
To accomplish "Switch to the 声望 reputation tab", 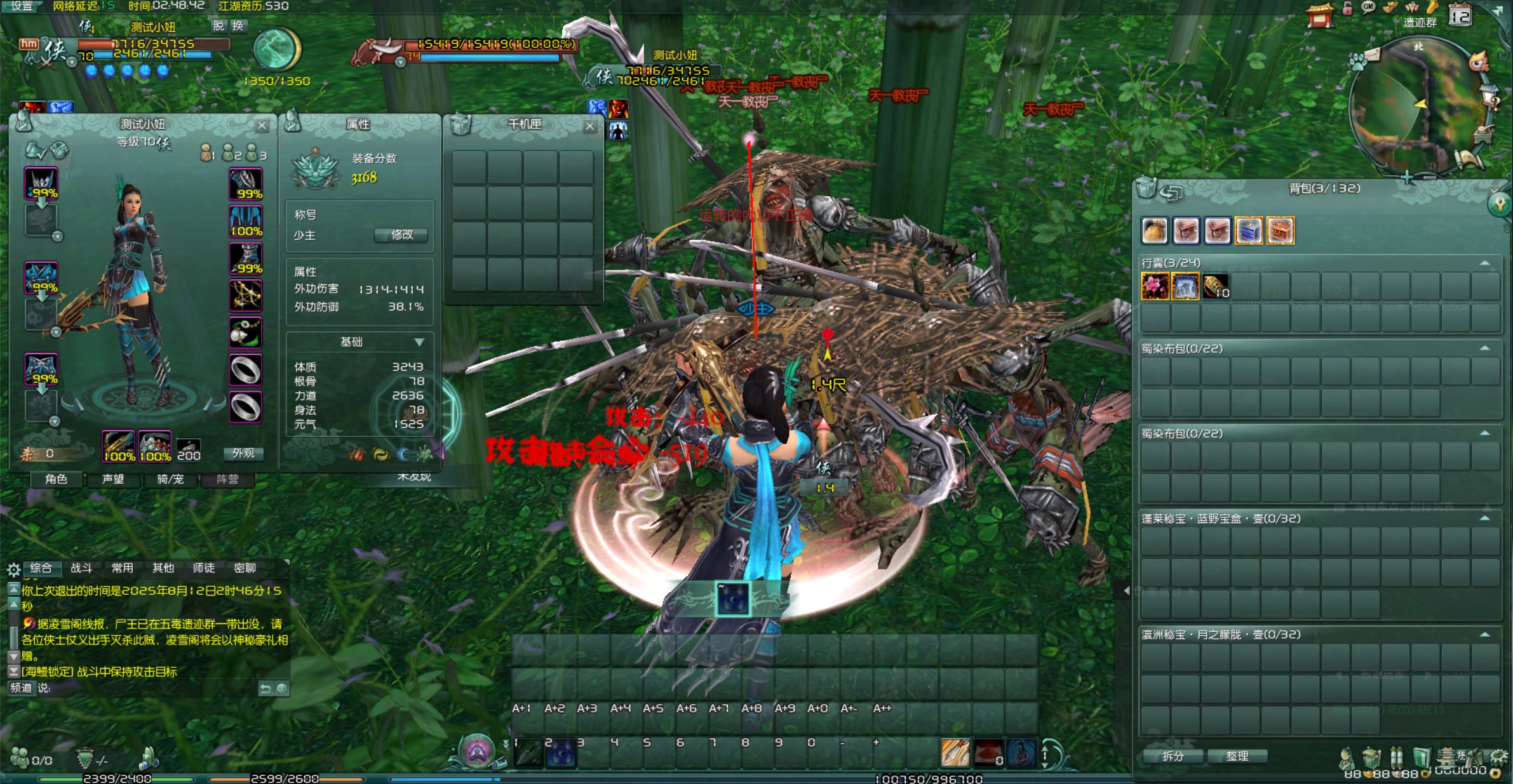I will [x=114, y=479].
